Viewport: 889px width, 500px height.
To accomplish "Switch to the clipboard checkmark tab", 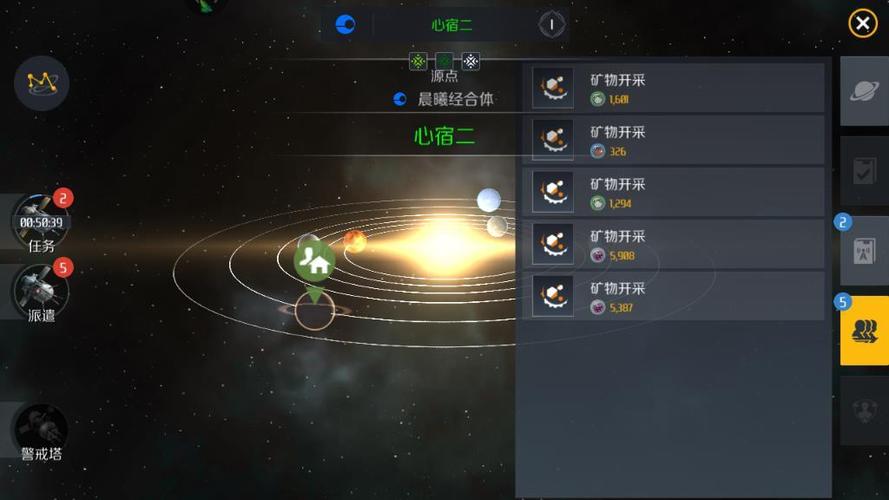I will pos(864,171).
